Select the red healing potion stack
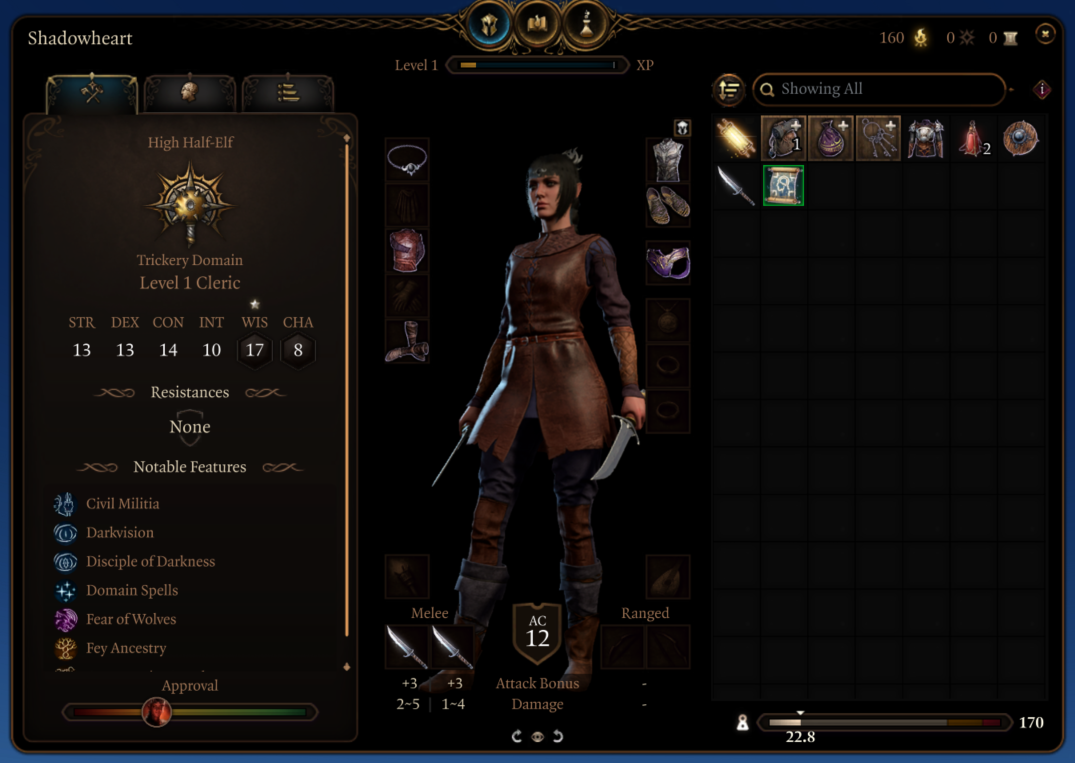This screenshot has width=1075, height=763. pos(973,139)
